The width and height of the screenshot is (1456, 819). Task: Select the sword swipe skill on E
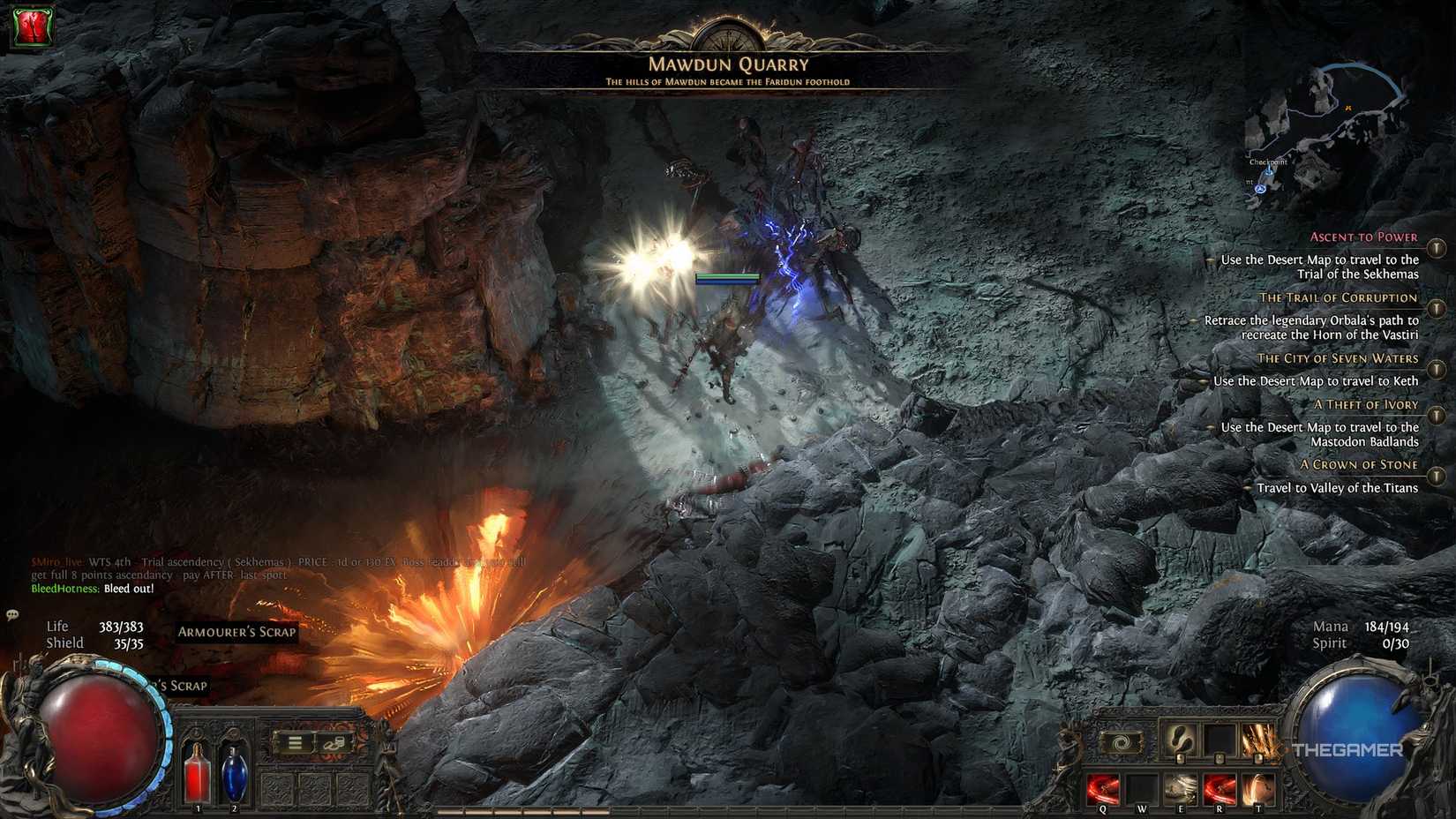click(1181, 788)
